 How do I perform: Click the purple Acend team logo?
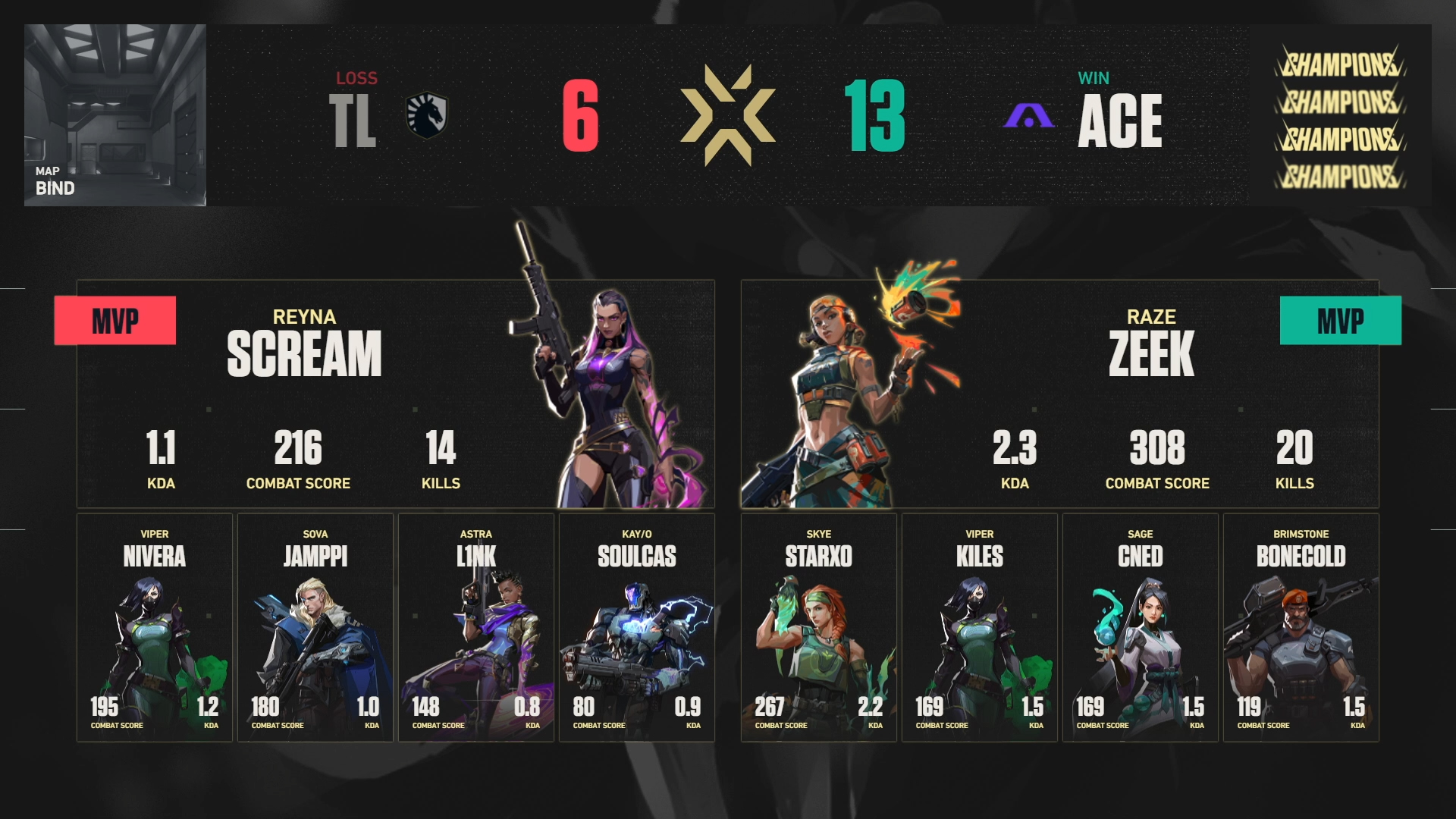click(x=1029, y=116)
